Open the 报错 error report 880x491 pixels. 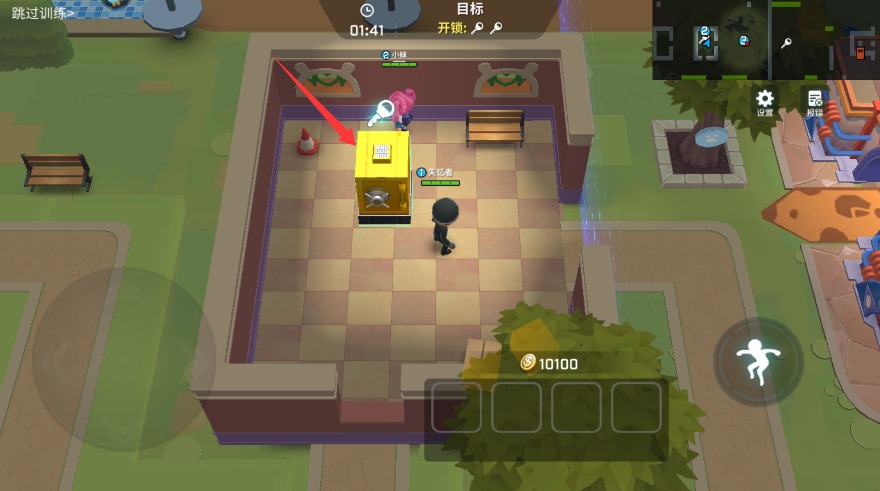tap(815, 101)
